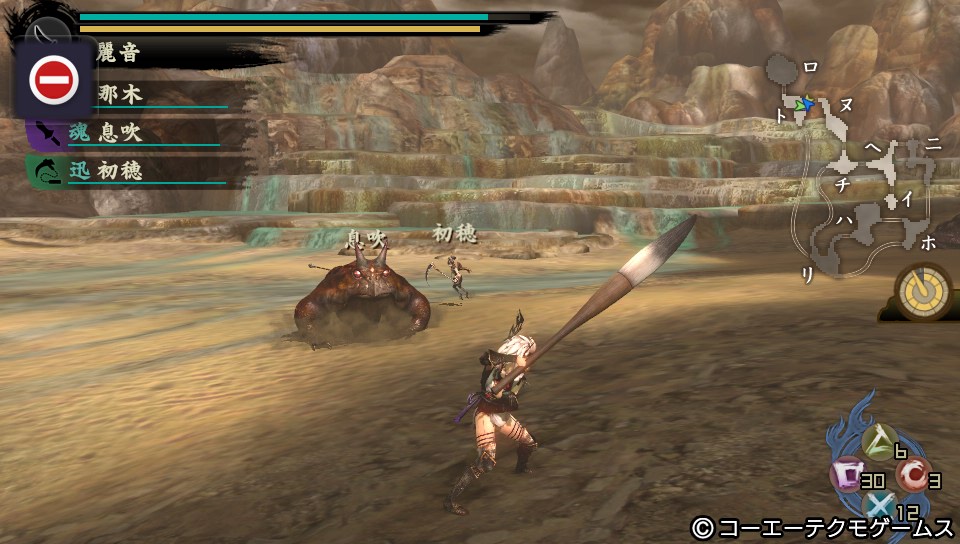Click the red no-entry overlay icon

click(54, 79)
